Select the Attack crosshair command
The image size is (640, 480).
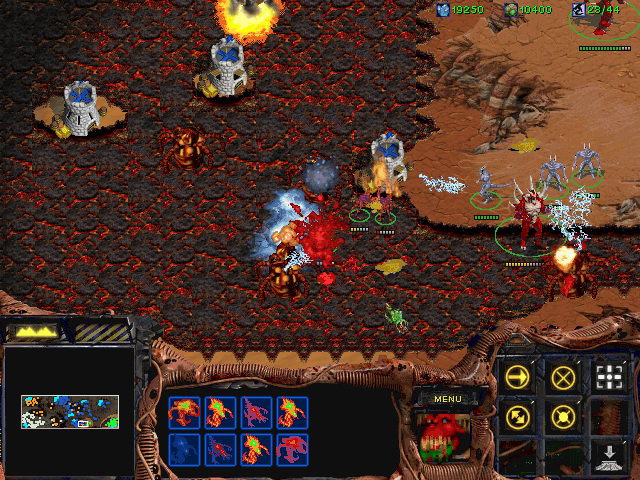[x=608, y=377]
